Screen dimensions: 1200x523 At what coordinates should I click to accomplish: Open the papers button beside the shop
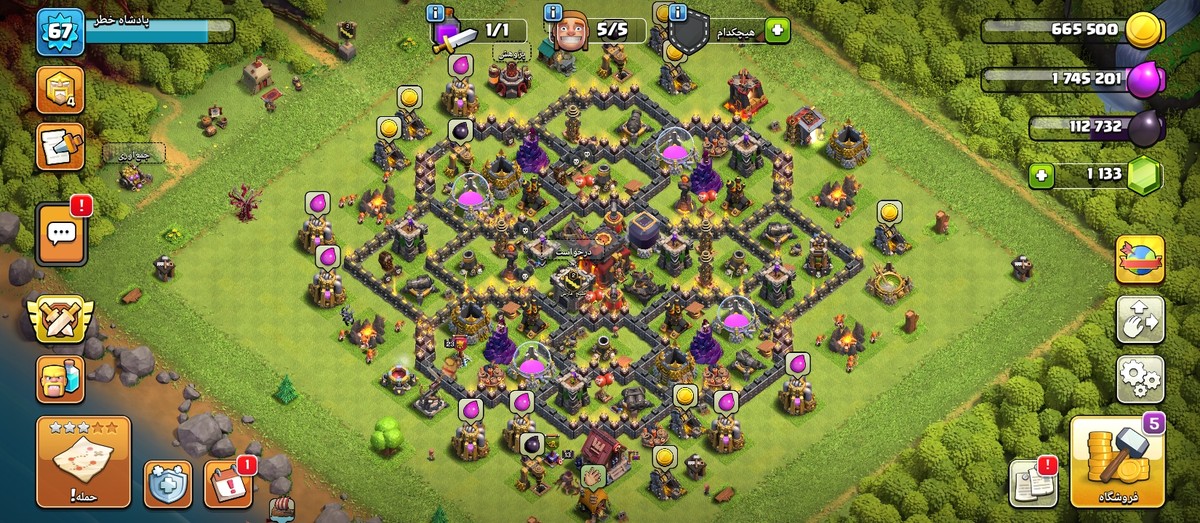tap(1033, 484)
